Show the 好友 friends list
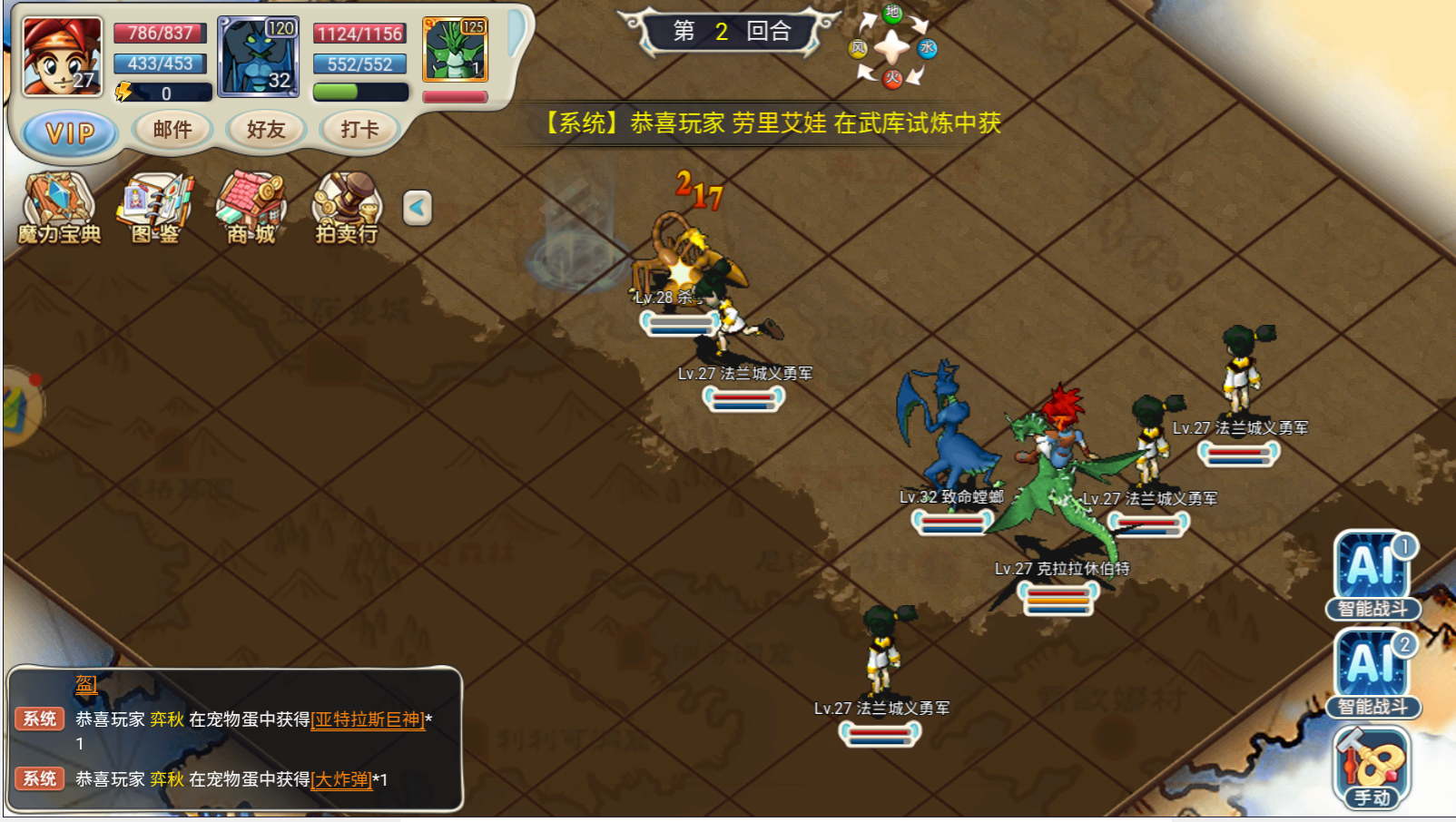 tap(266, 130)
